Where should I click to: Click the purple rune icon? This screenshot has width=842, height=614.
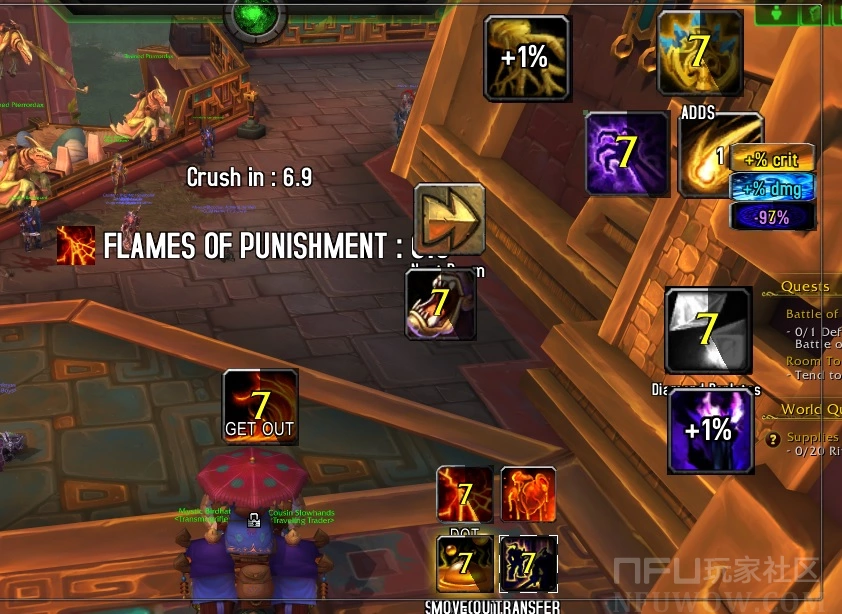point(627,153)
